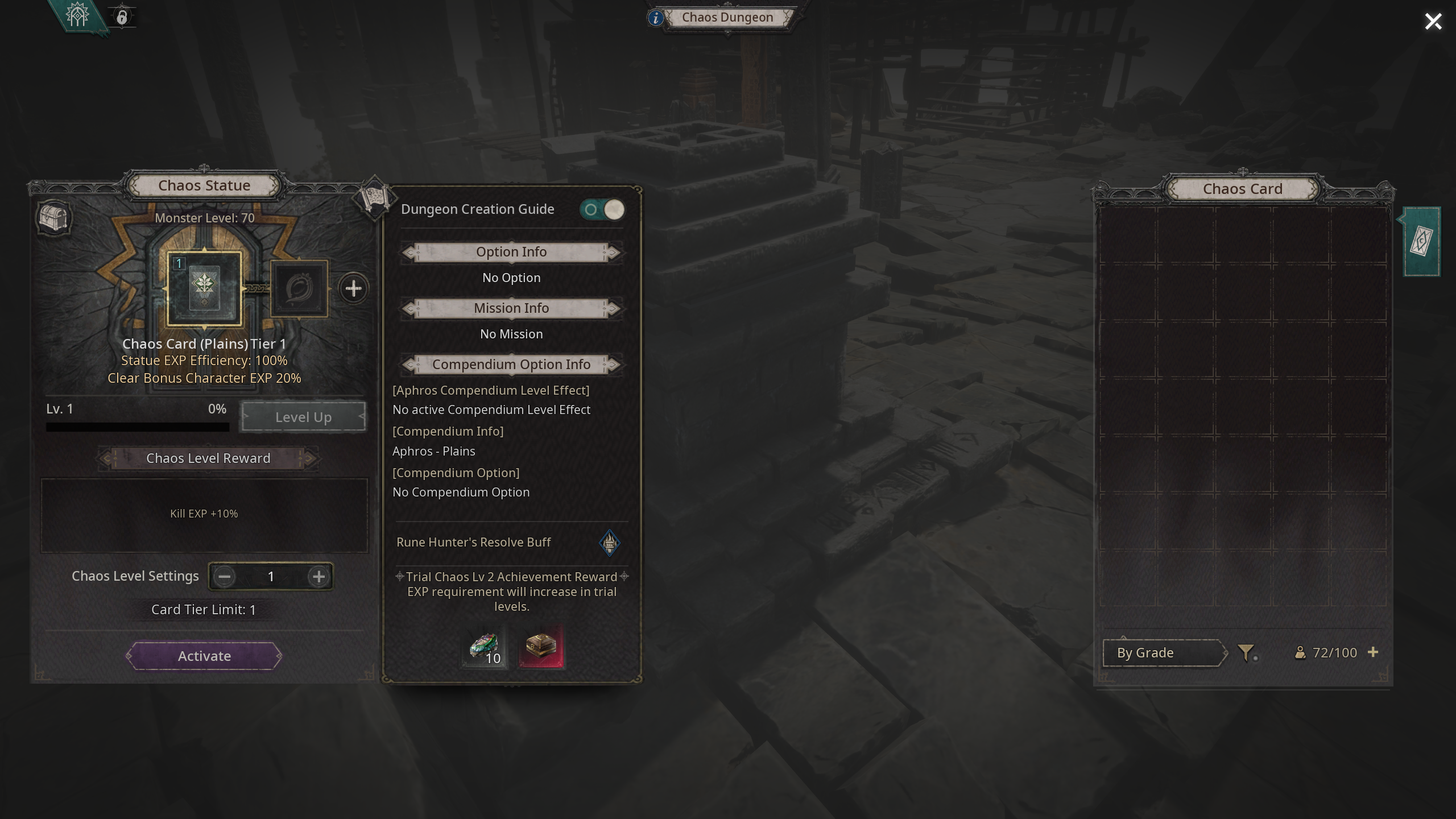Switch to the card side tab

tap(1421, 242)
